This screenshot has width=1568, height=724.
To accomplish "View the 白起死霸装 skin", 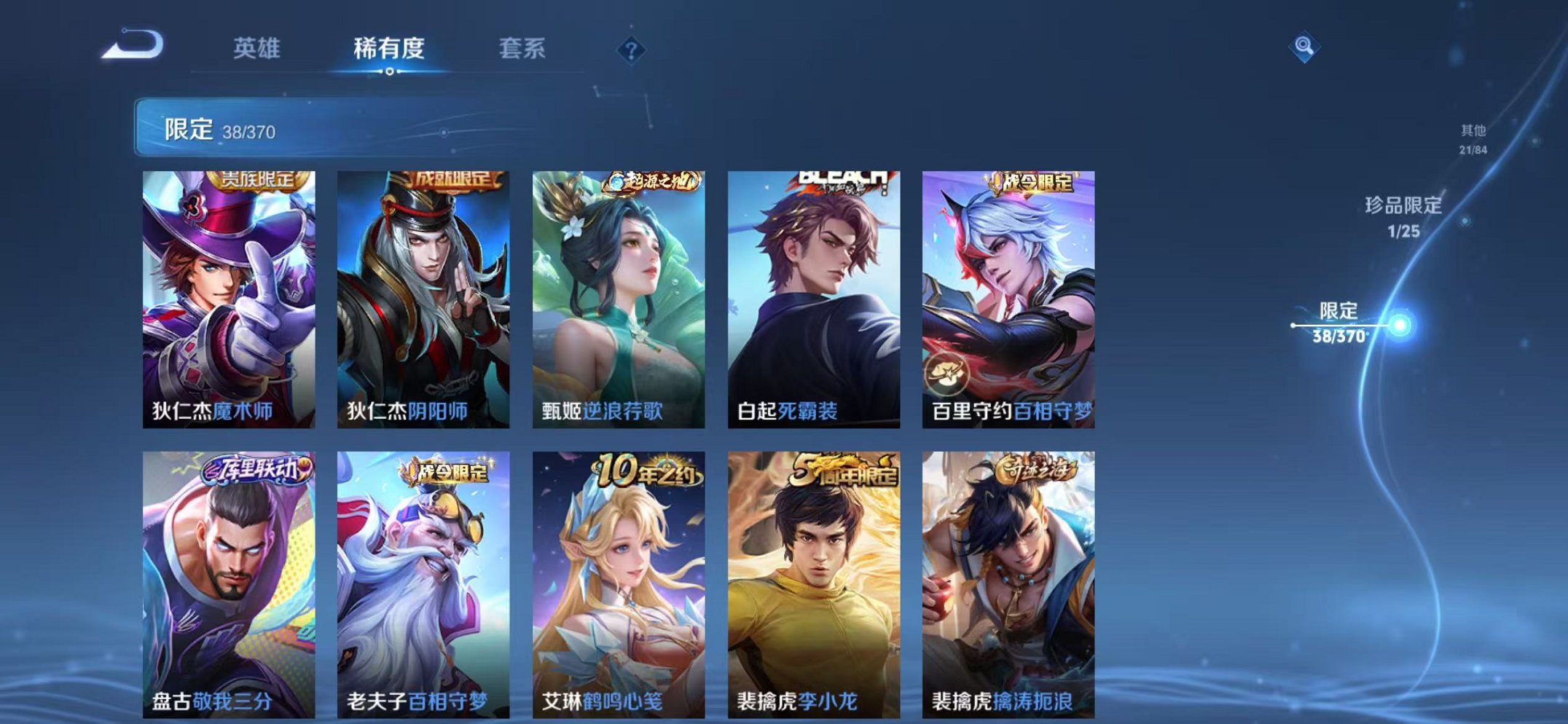I will coord(812,291).
